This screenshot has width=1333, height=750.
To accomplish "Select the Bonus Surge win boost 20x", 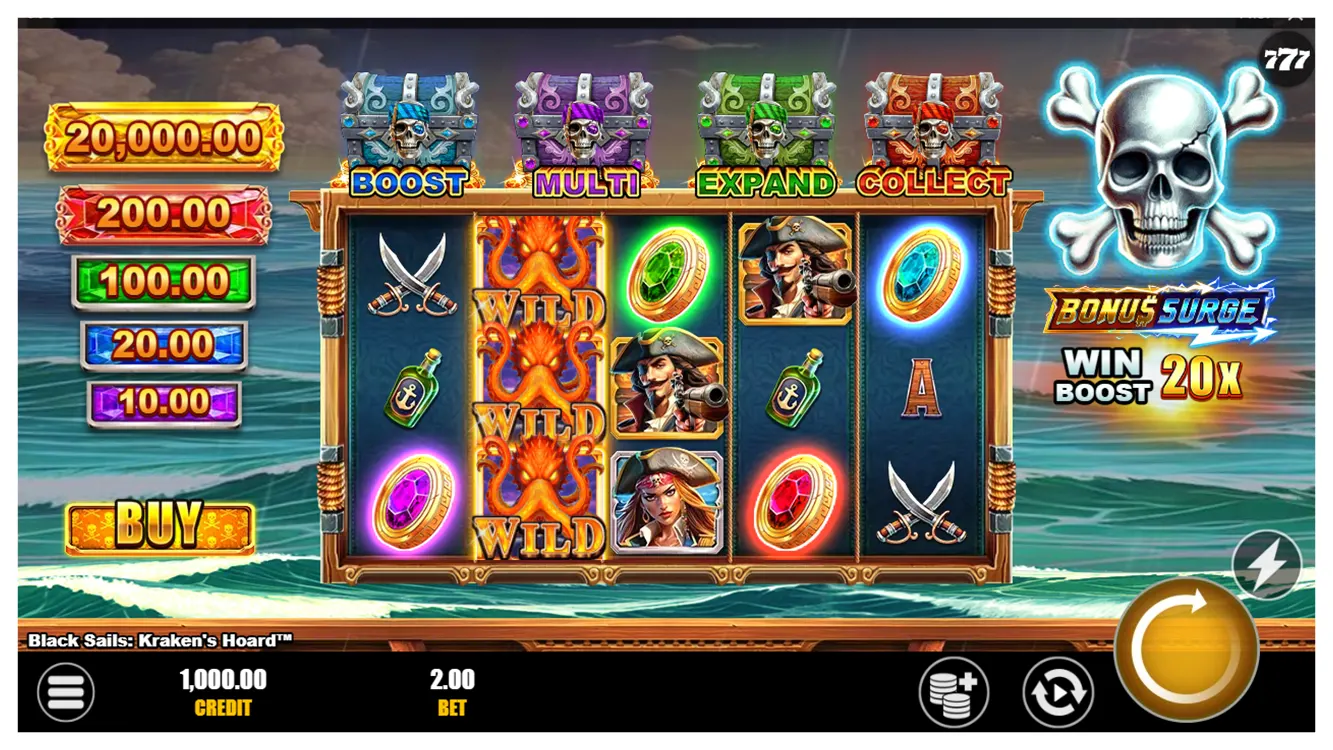I will (1158, 343).
